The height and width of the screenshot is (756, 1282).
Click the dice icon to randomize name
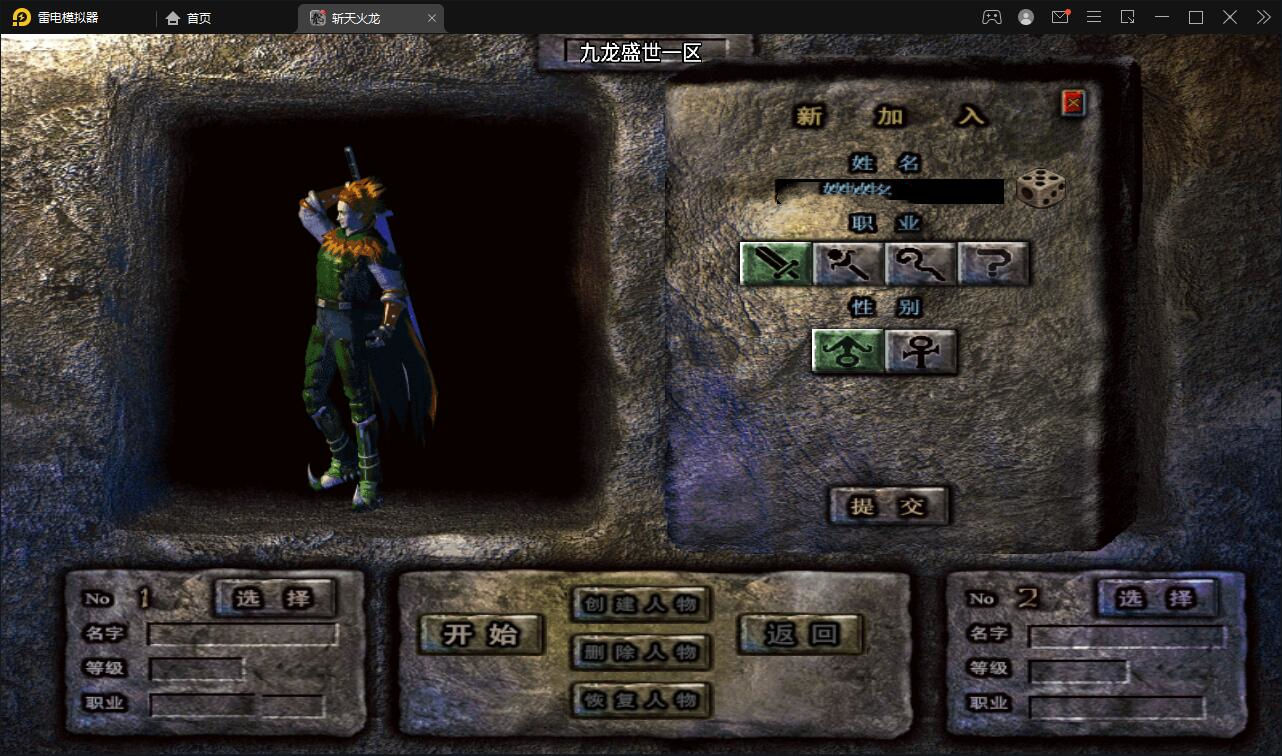[x=1041, y=189]
